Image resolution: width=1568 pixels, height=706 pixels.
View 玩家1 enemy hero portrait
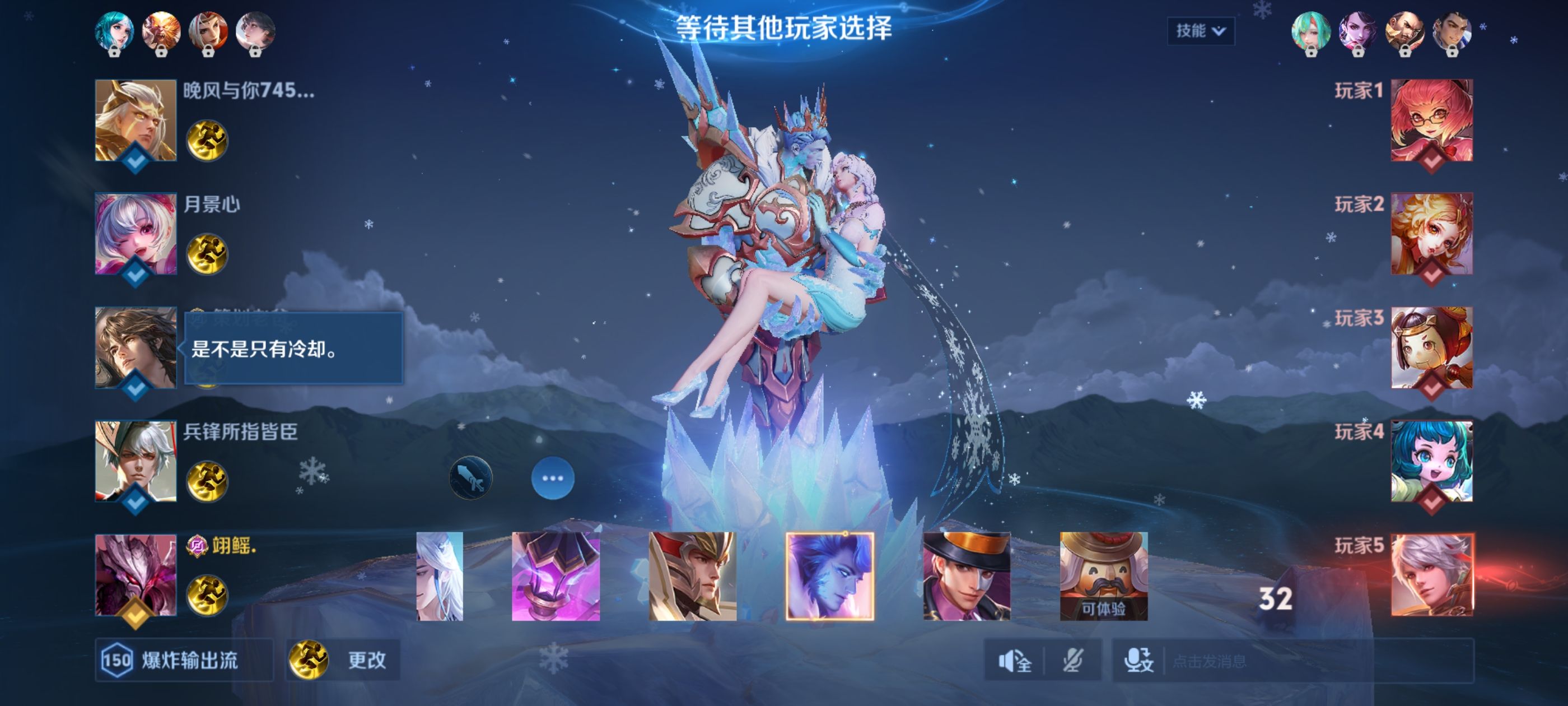(x=1431, y=120)
